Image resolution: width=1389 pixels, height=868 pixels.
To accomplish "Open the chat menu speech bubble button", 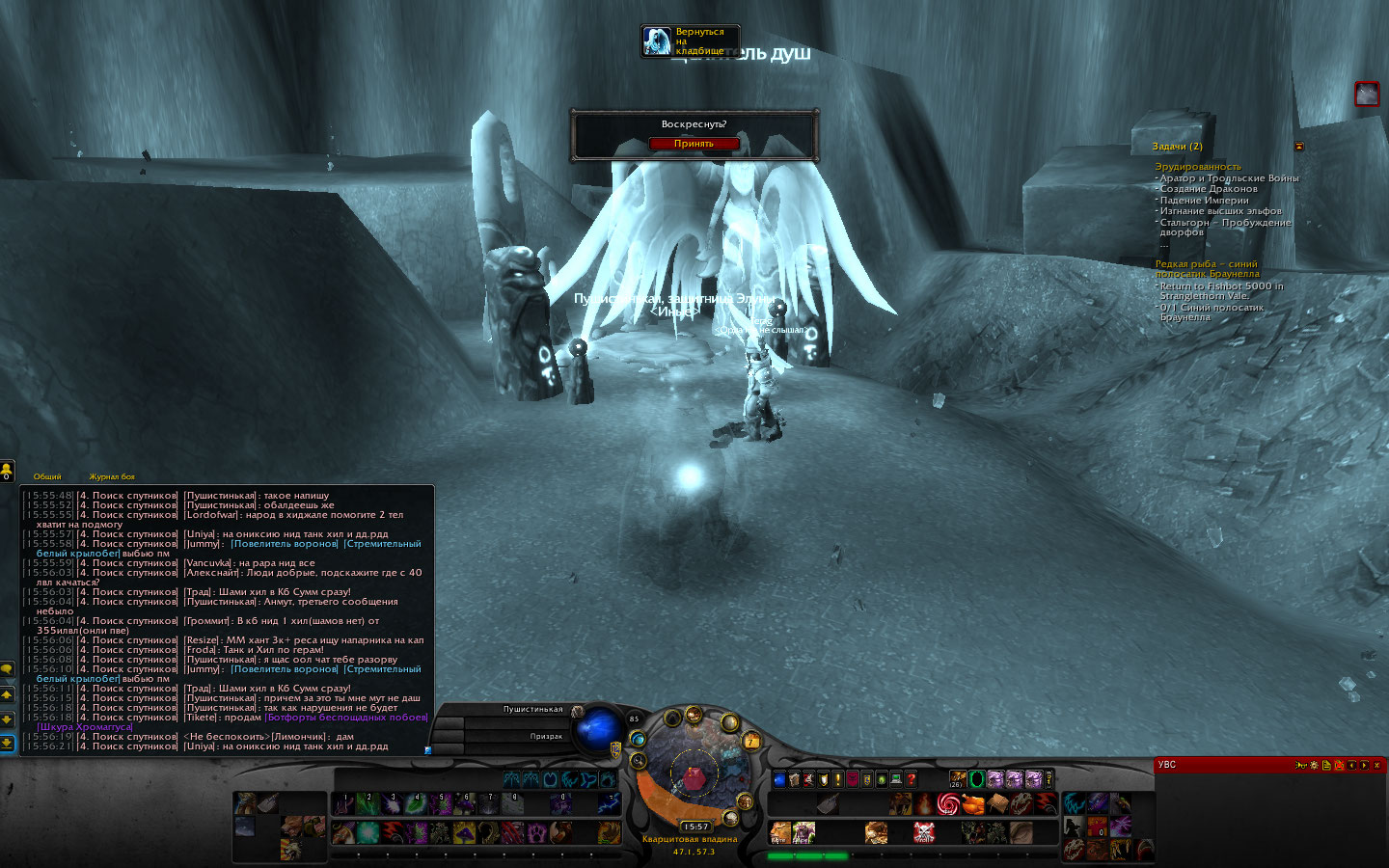I will coord(7,669).
